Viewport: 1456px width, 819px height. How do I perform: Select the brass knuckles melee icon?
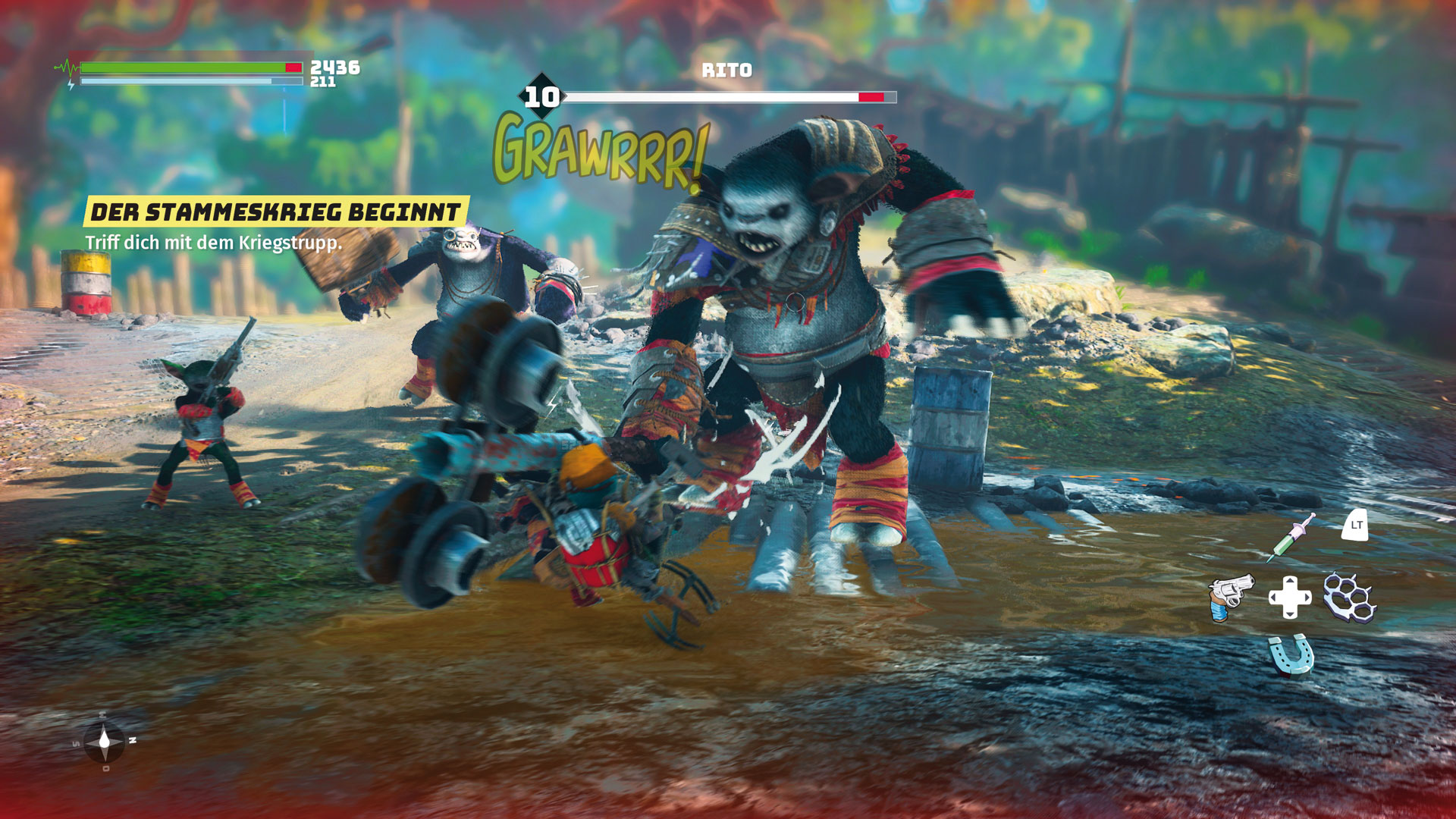1349,597
